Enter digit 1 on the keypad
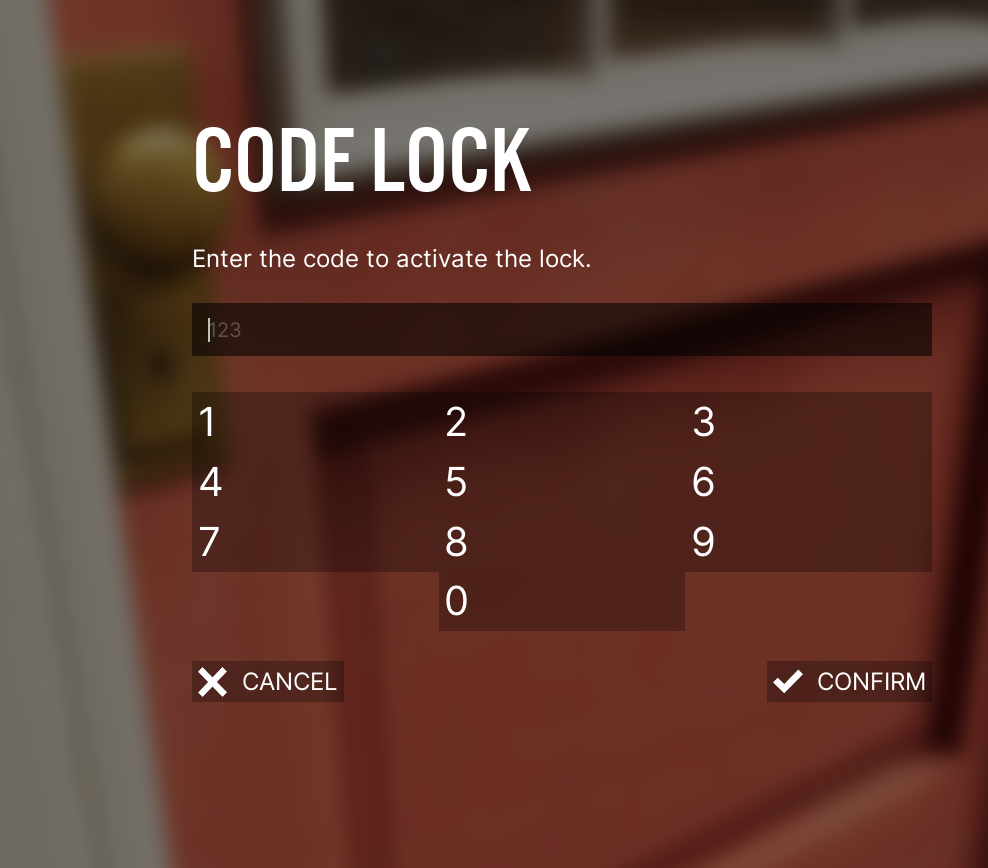This screenshot has width=988, height=868. click(x=314, y=422)
